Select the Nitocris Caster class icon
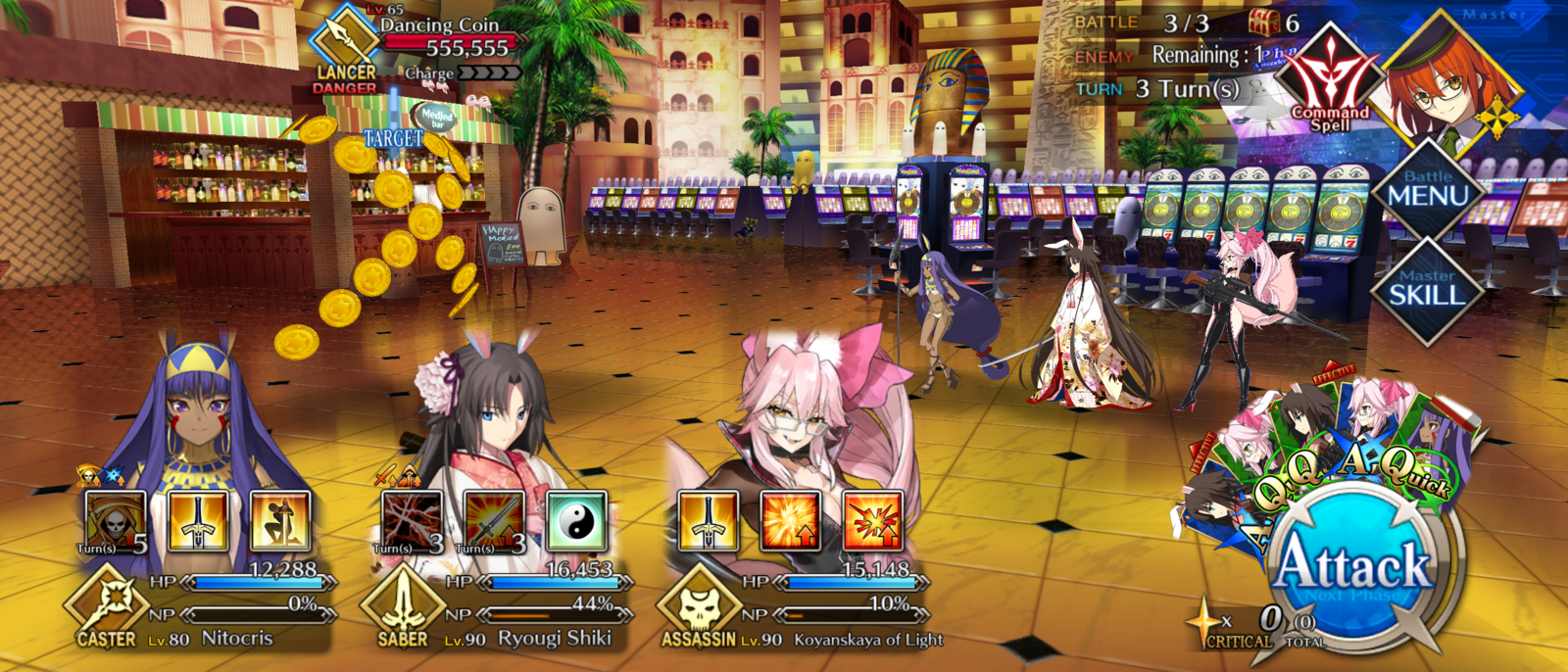 coord(106,605)
